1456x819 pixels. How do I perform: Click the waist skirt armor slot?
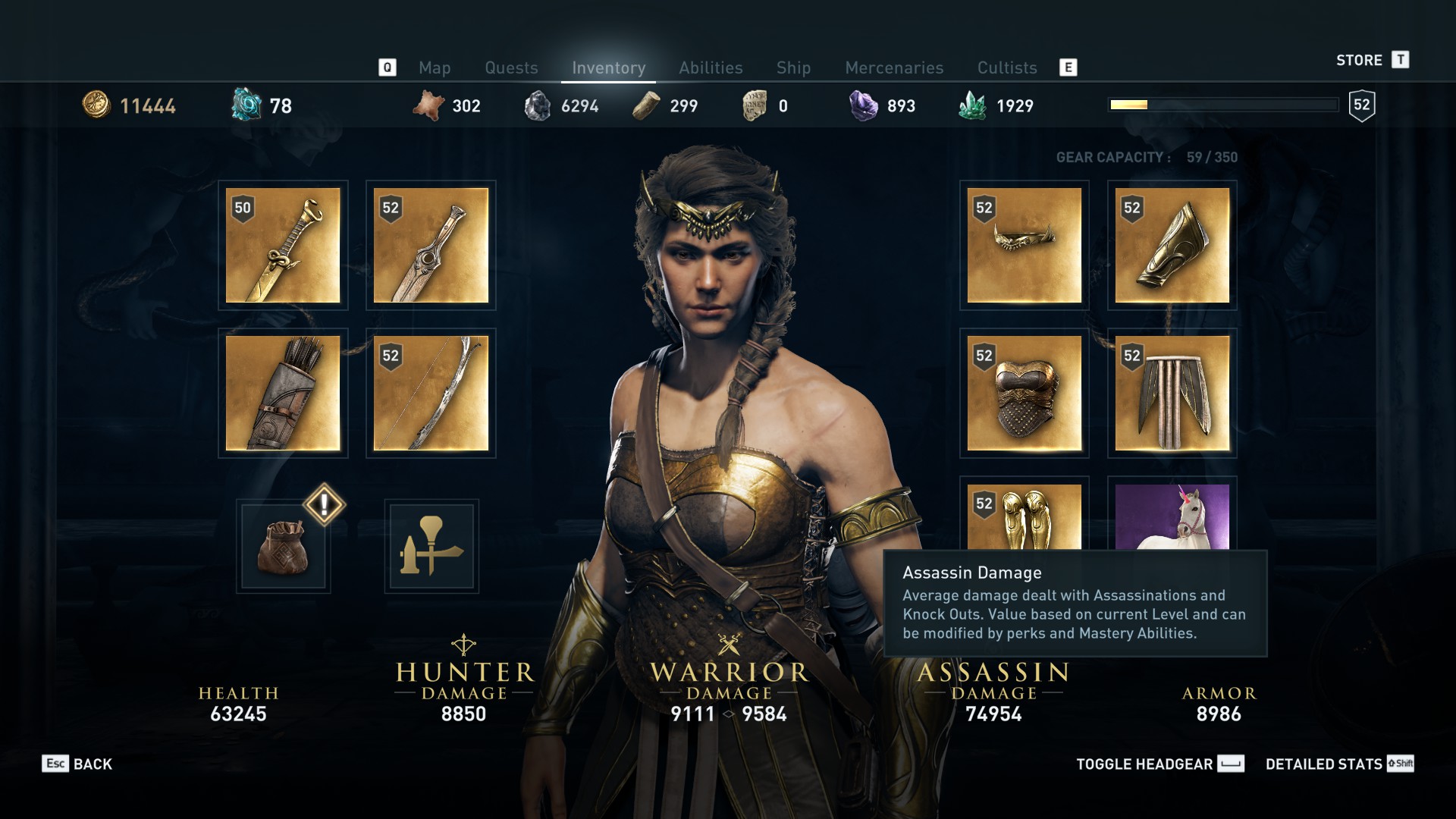pos(1172,393)
